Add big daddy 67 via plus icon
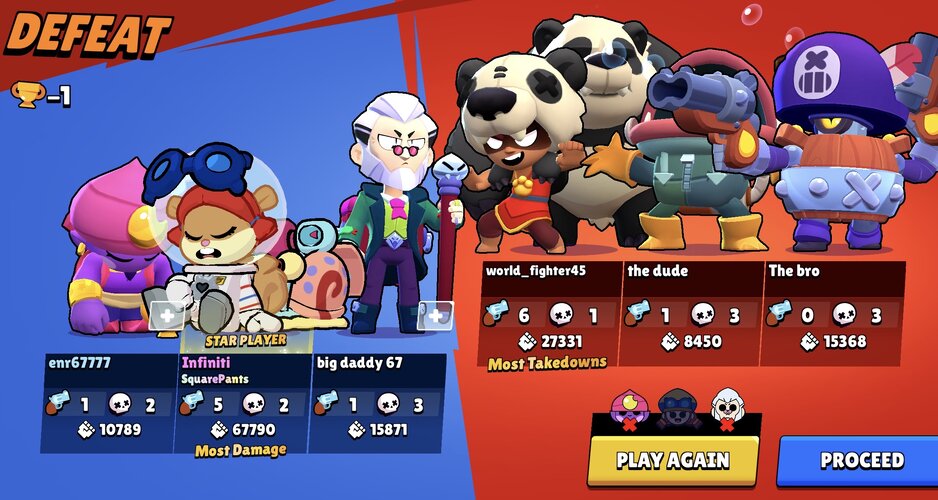The width and height of the screenshot is (938, 500). coord(435,316)
